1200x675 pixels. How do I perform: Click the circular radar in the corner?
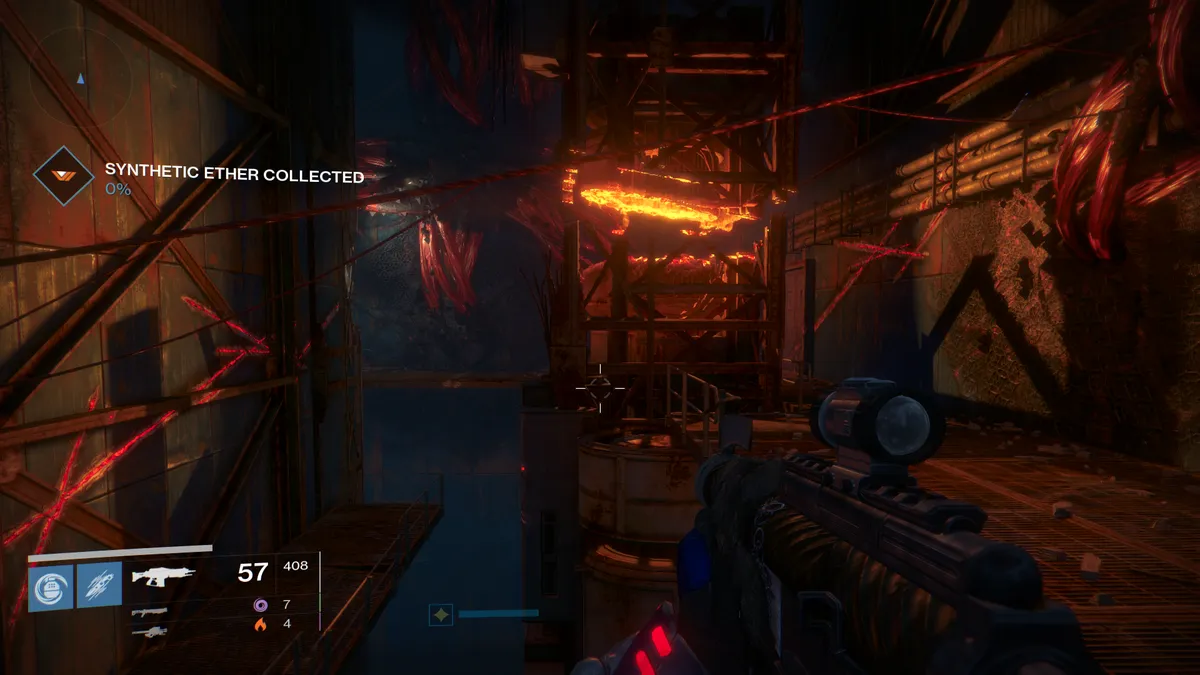click(x=81, y=76)
